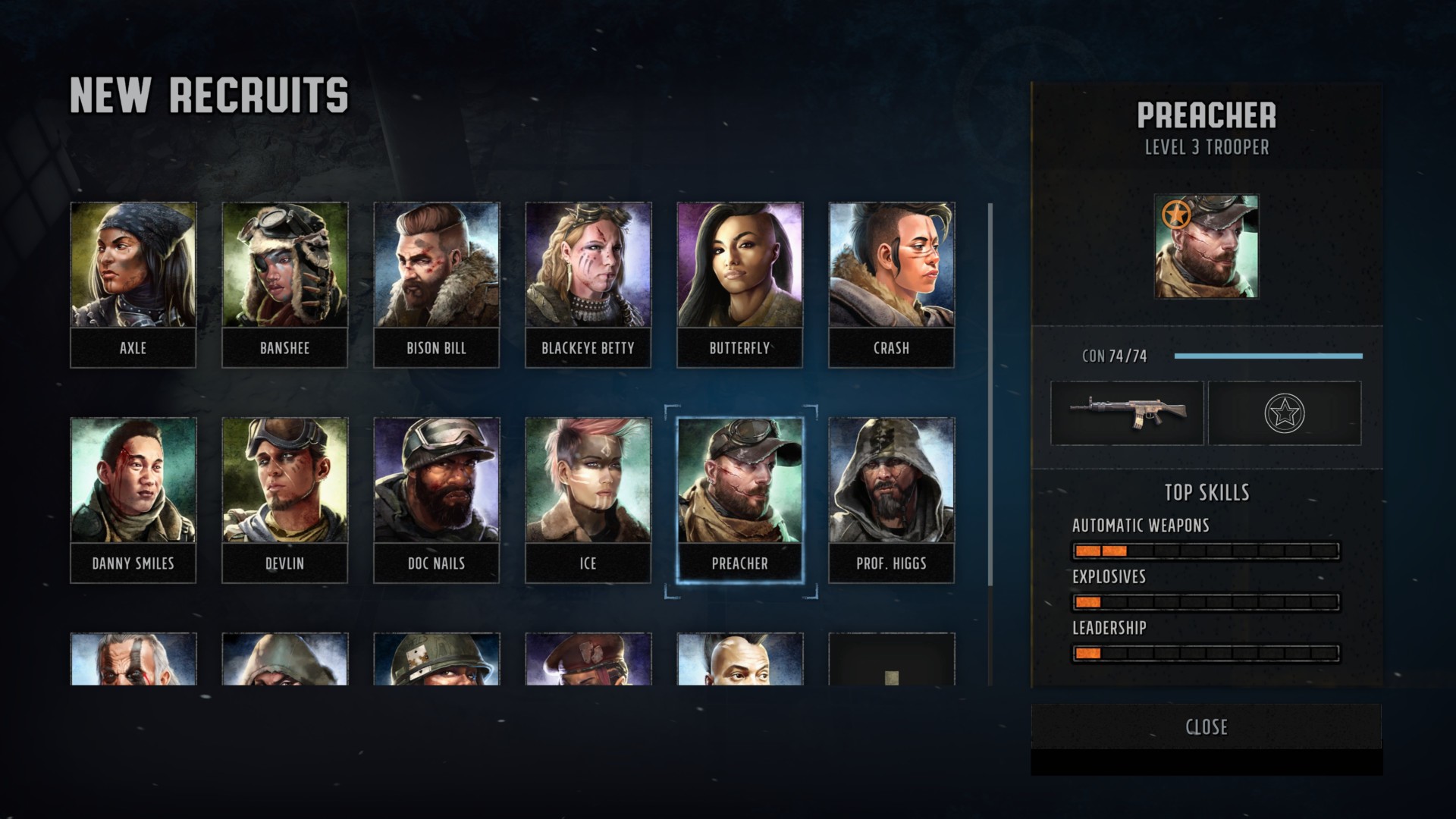
Task: Choose Doc Nails from the list
Action: coord(436,500)
